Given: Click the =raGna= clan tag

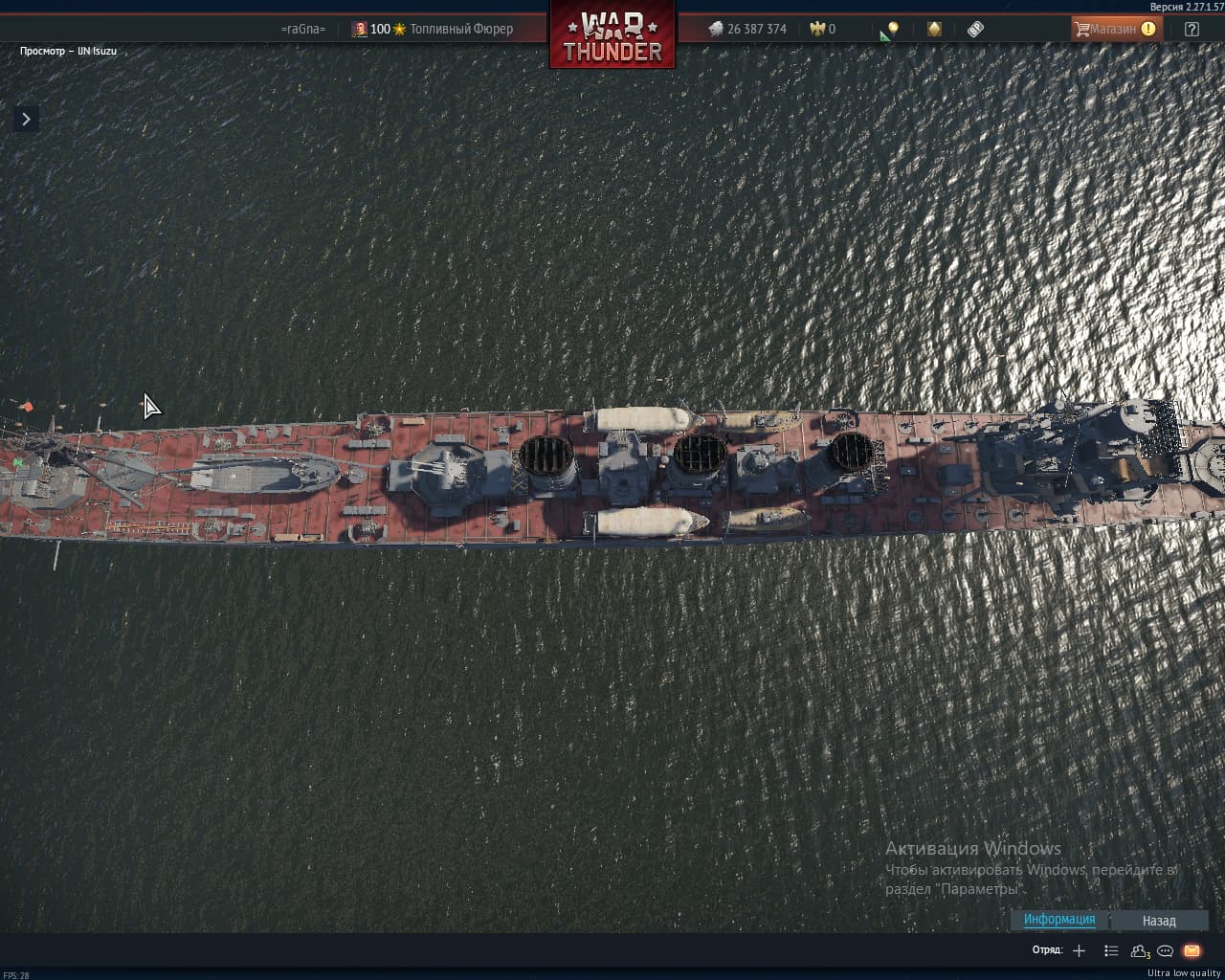Looking at the screenshot, I should [x=302, y=29].
